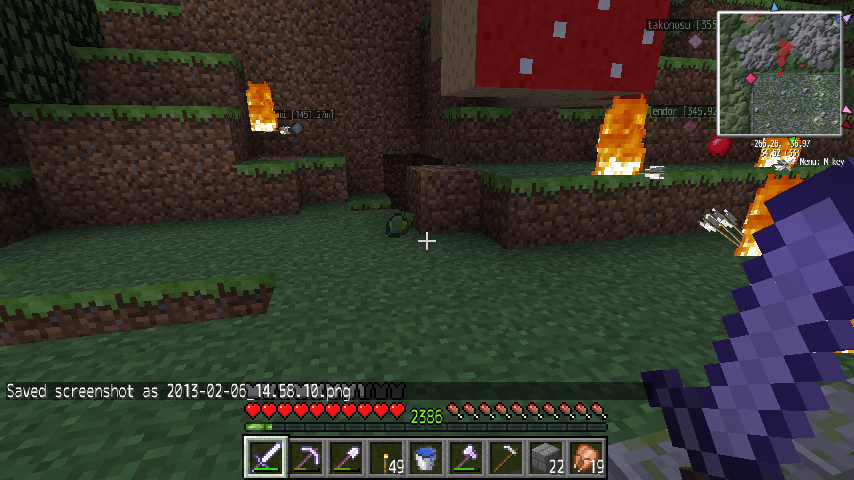The image size is (854, 480).
Task: Switch to the diamond axe slot
Action: click(466, 458)
